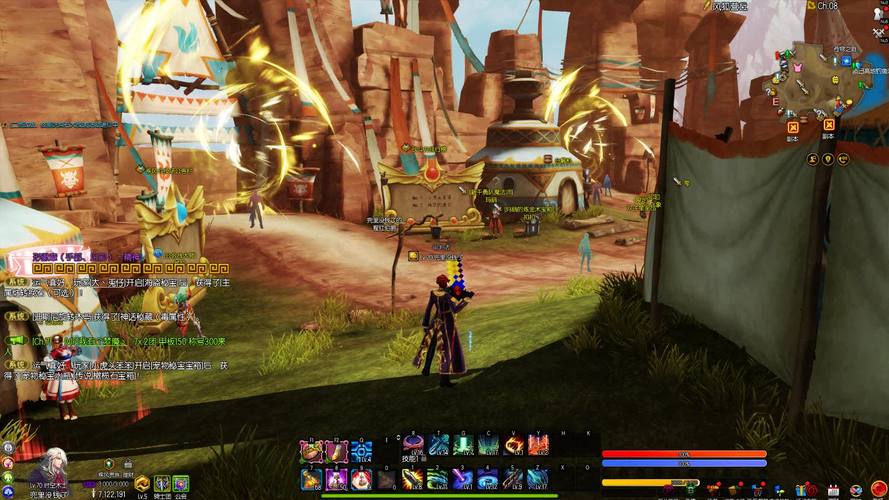Use the purple potion in slot 8
This screenshot has height=500, width=889.
coord(336,479)
